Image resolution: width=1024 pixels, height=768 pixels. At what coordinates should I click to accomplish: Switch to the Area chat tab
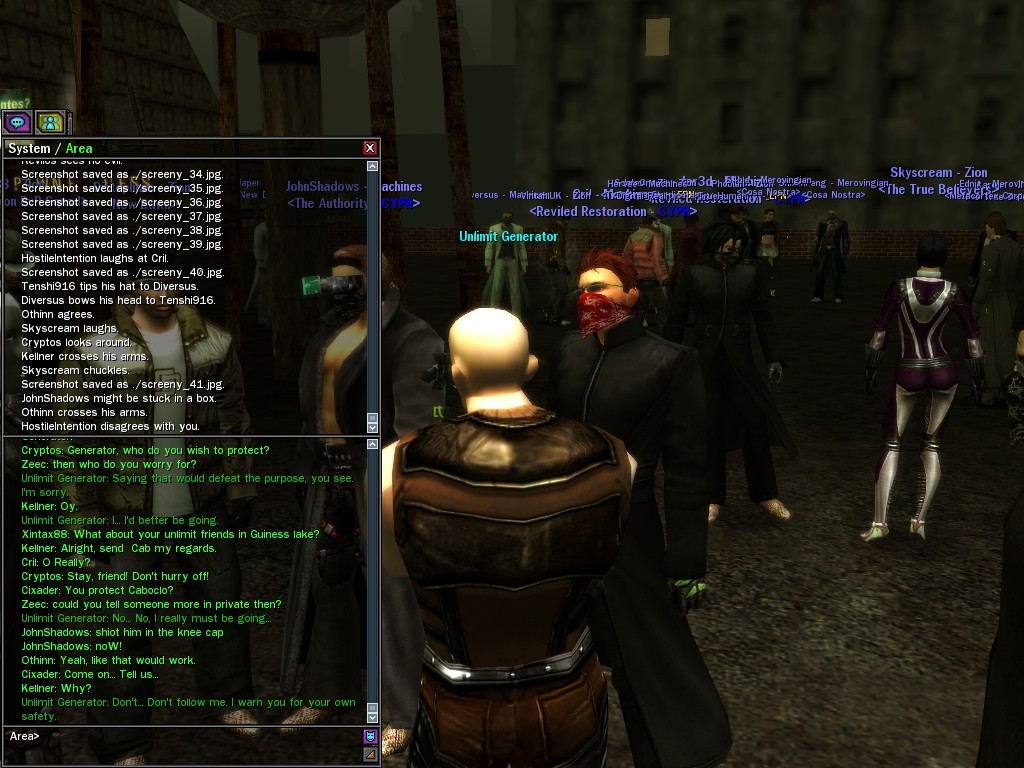[79, 149]
